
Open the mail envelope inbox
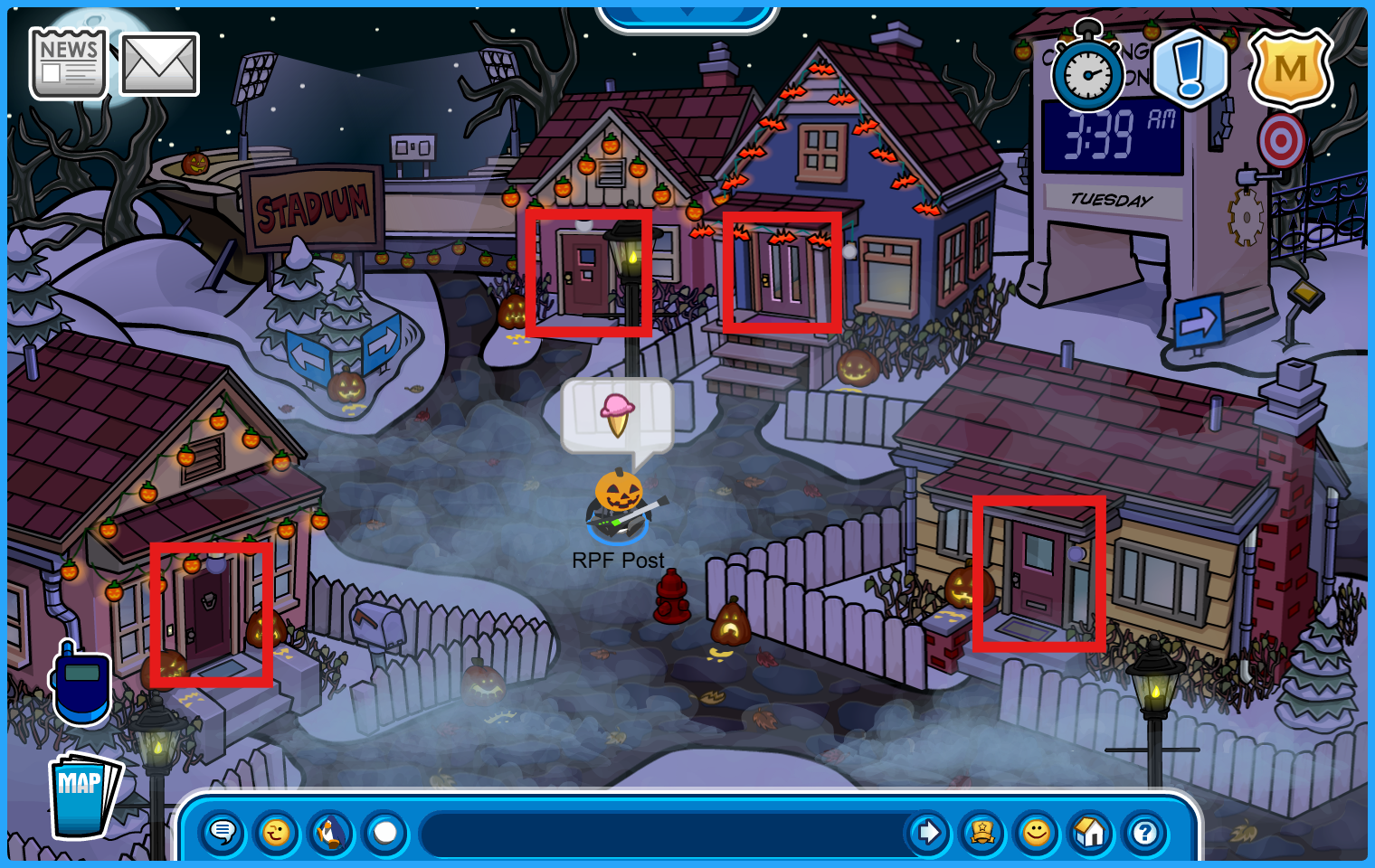click(x=159, y=64)
